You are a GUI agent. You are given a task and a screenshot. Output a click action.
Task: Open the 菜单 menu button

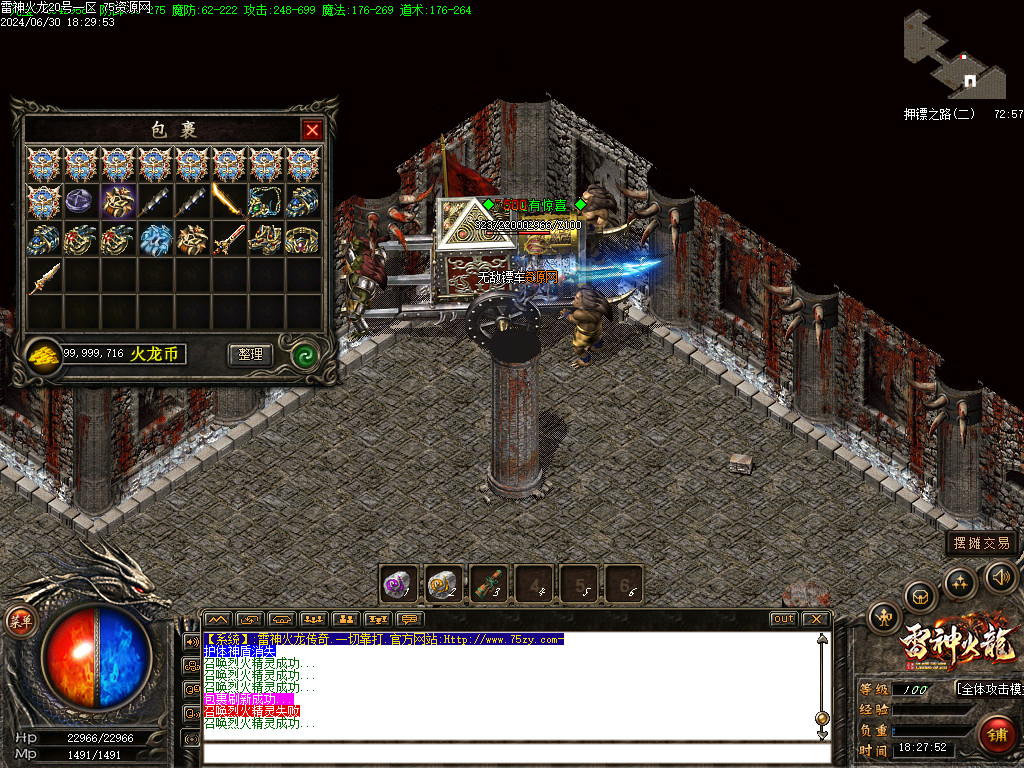pyautogui.click(x=21, y=621)
